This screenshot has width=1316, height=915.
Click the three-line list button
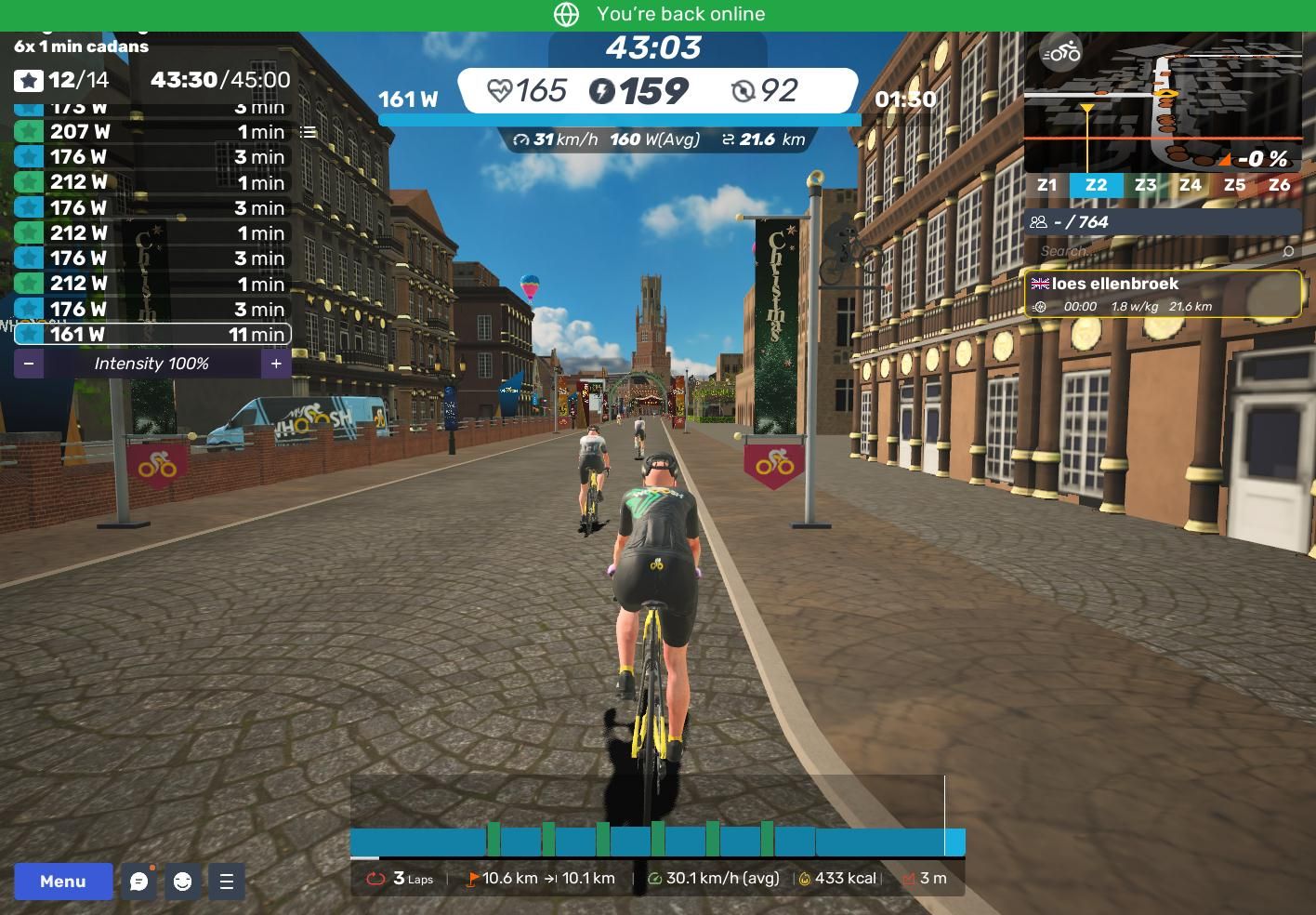(226, 882)
